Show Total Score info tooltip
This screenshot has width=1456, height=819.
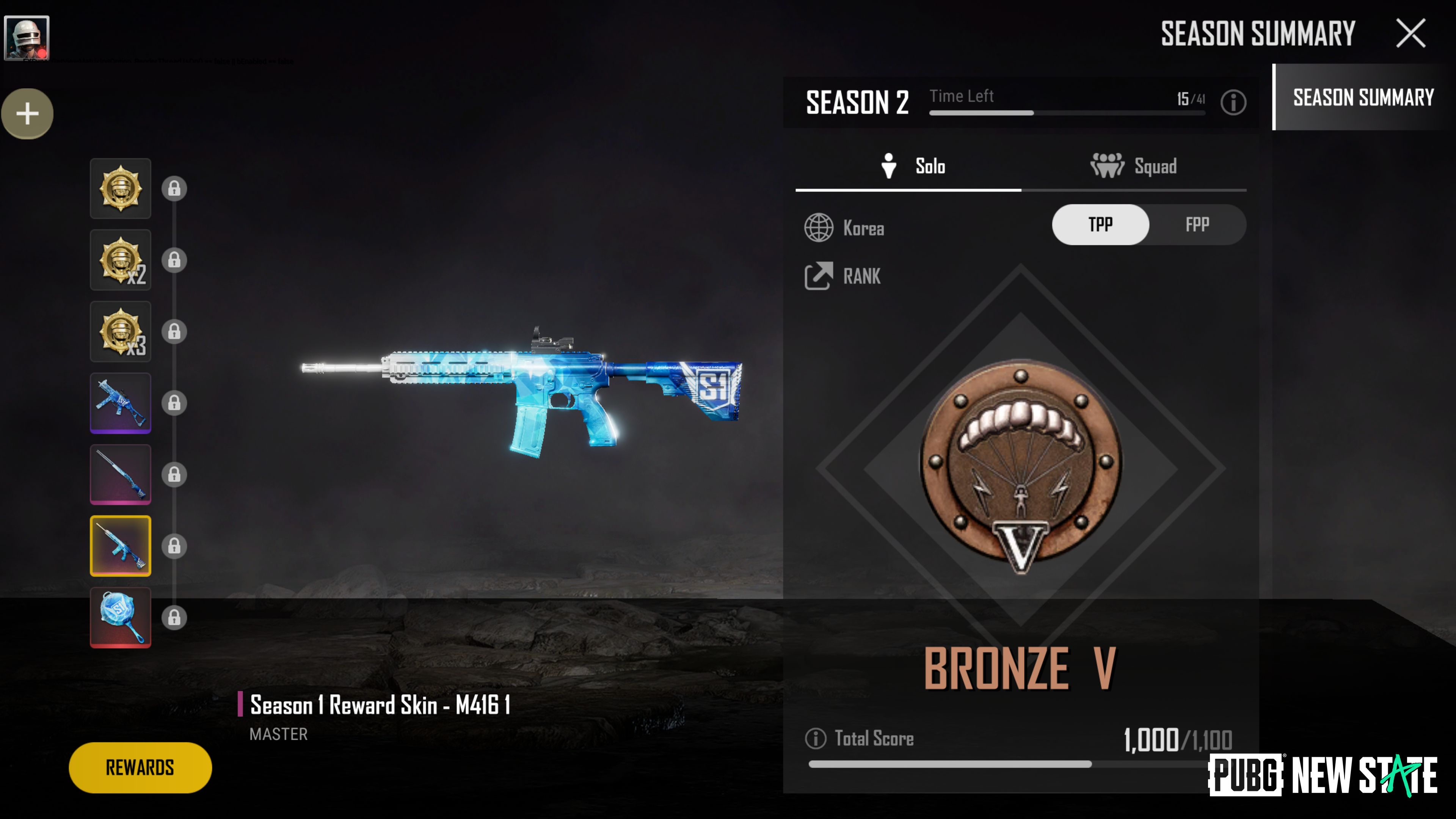816,738
